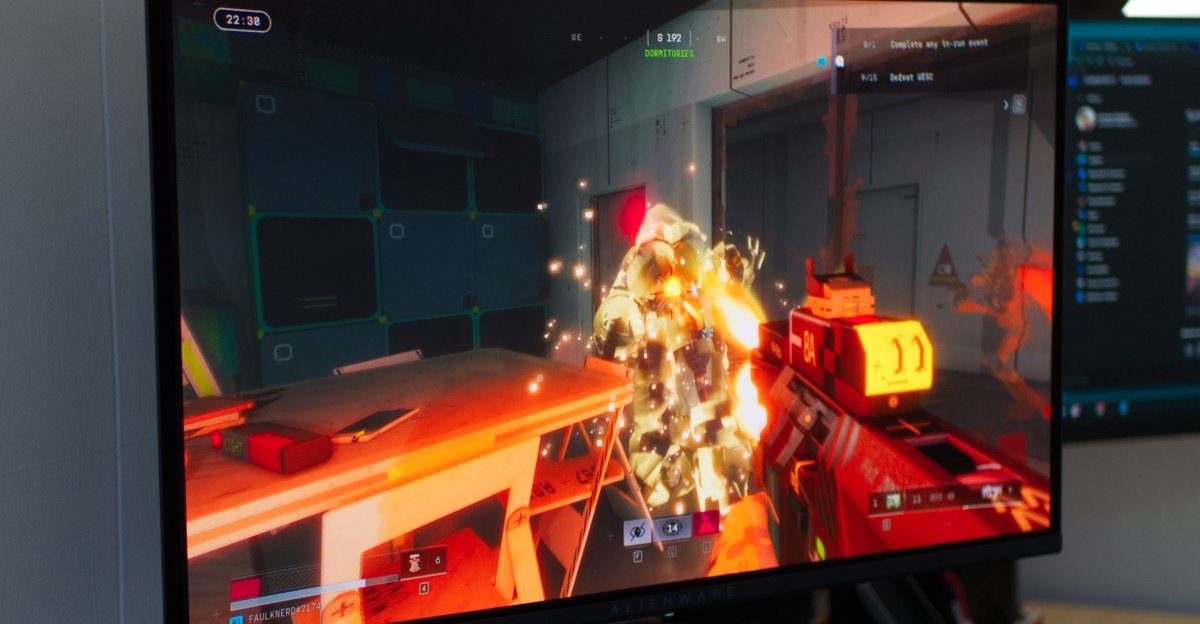Expand the objective tracker arrow icon

click(x=1006, y=104)
